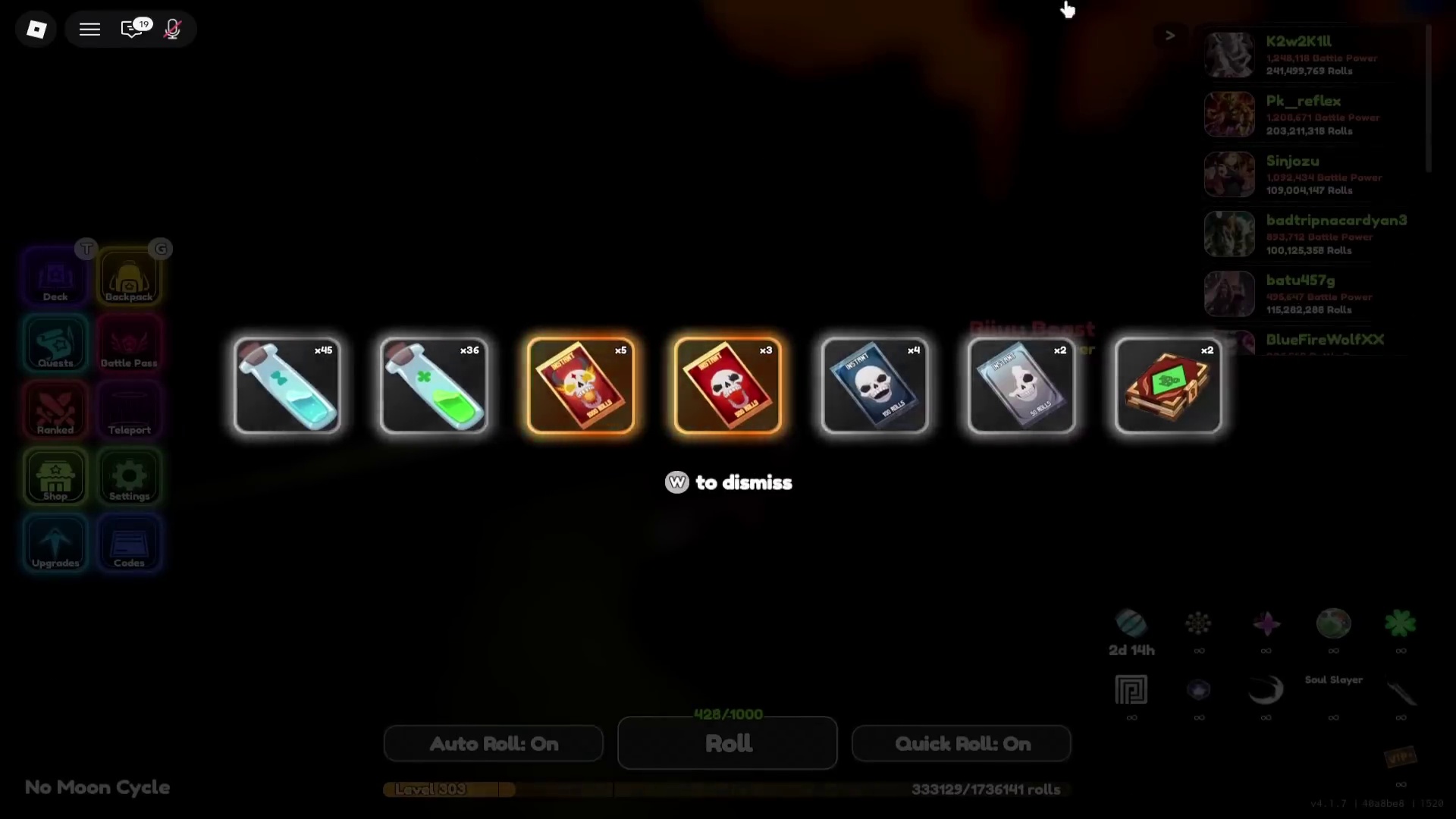1456x819 pixels.
Task: Open the Battle Pass
Action: click(x=129, y=344)
